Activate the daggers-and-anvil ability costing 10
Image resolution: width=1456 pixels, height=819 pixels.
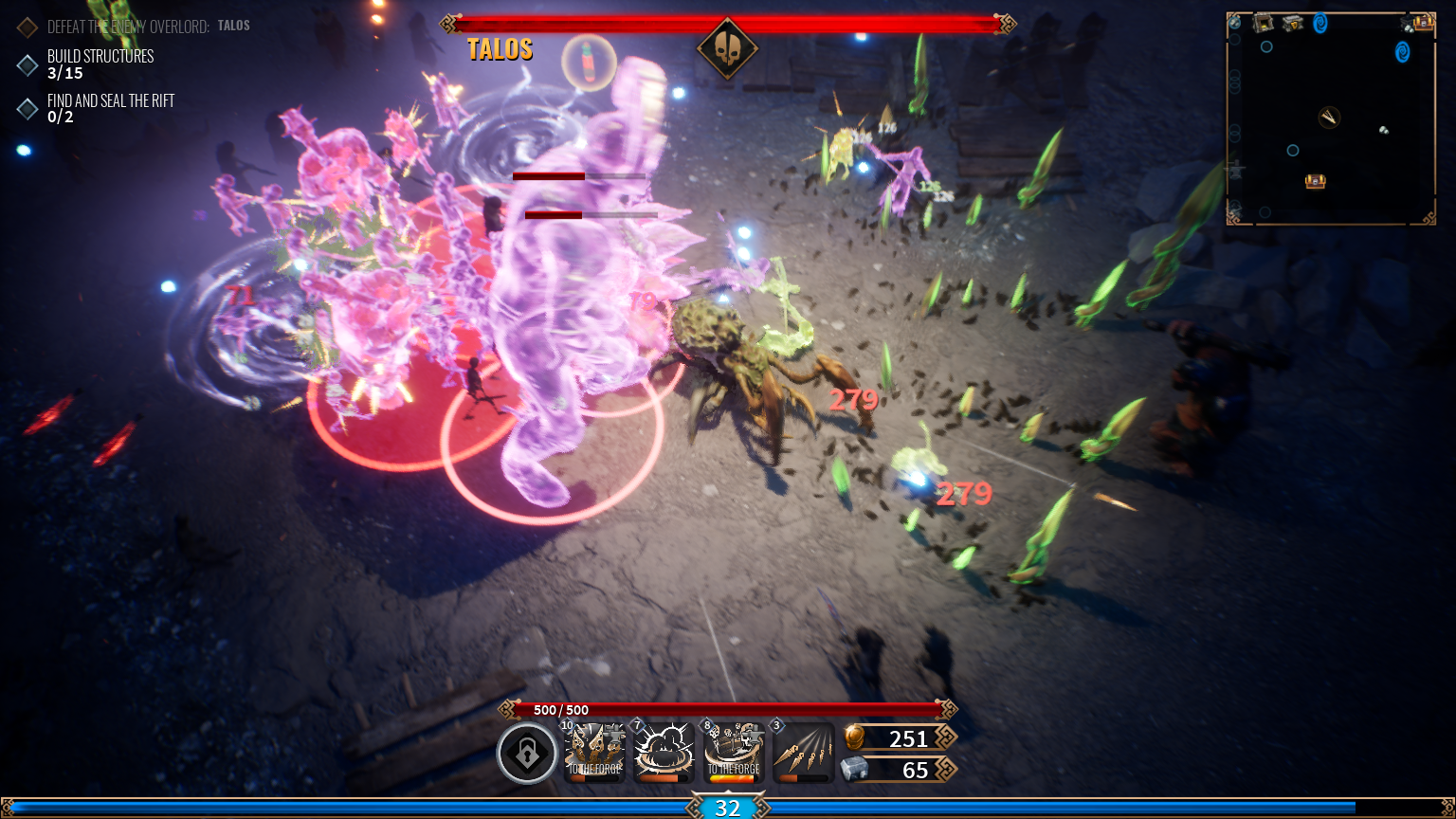coord(595,754)
